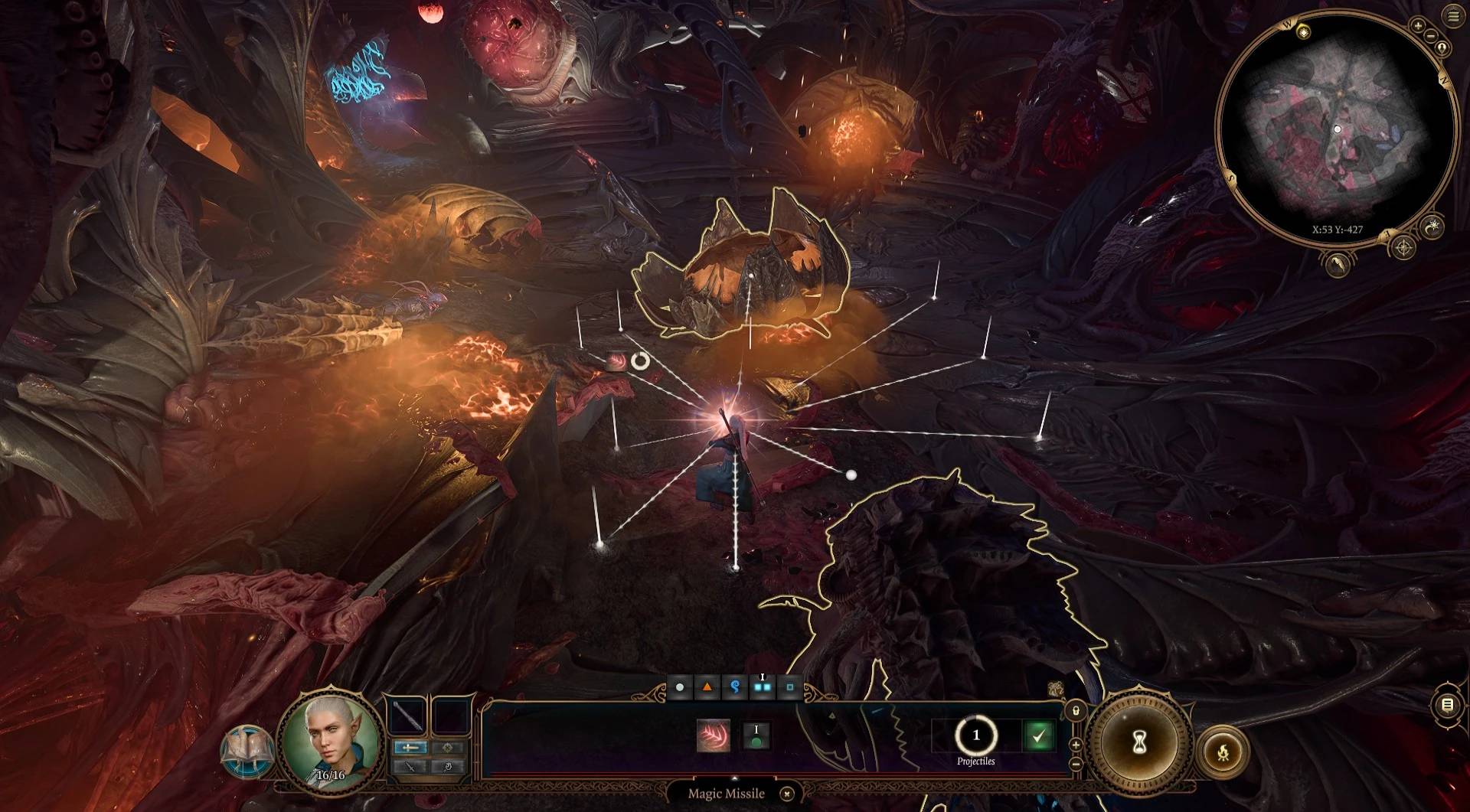Toggle the melee weapon set button
The height and width of the screenshot is (812, 1470).
pos(410,747)
